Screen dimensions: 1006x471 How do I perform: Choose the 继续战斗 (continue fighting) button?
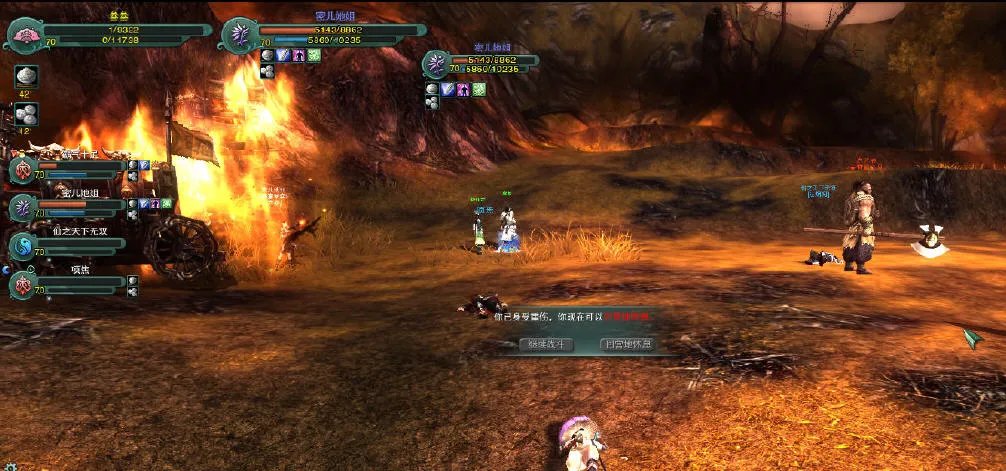coord(546,344)
